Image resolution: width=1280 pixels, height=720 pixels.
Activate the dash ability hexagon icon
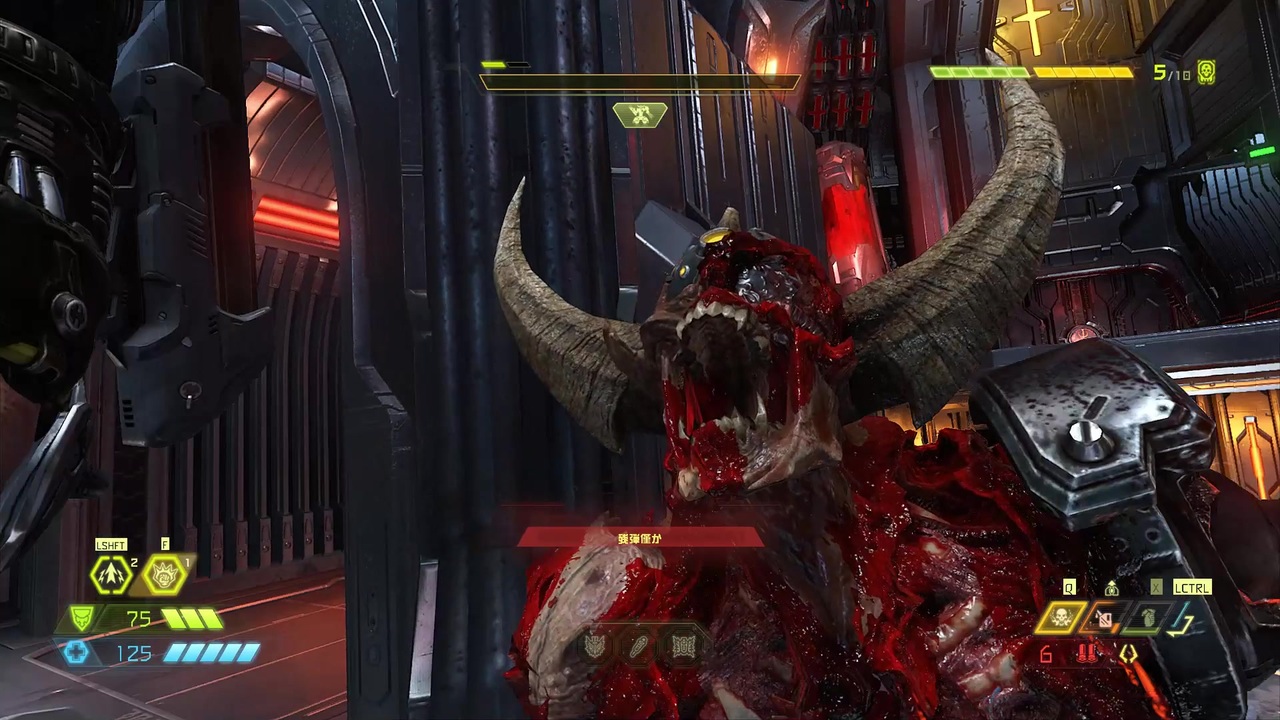click(x=110, y=575)
